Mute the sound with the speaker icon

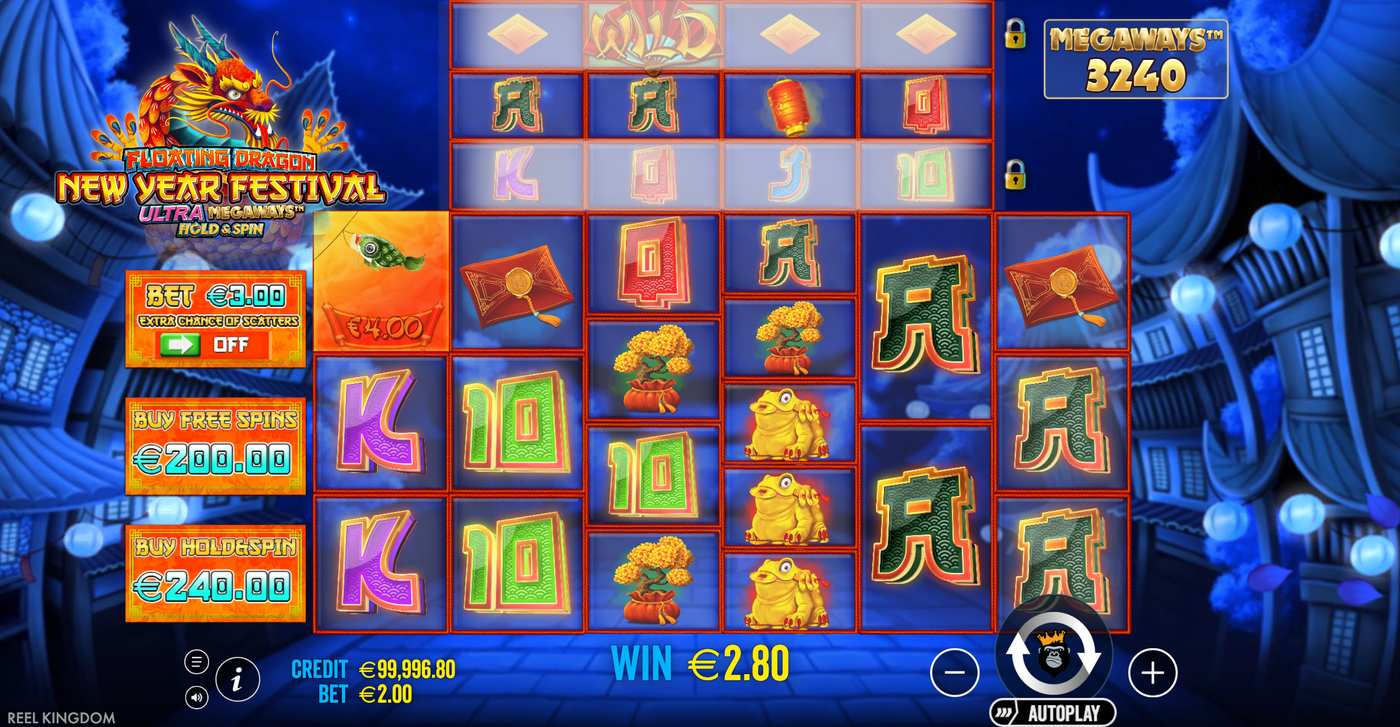click(x=198, y=696)
